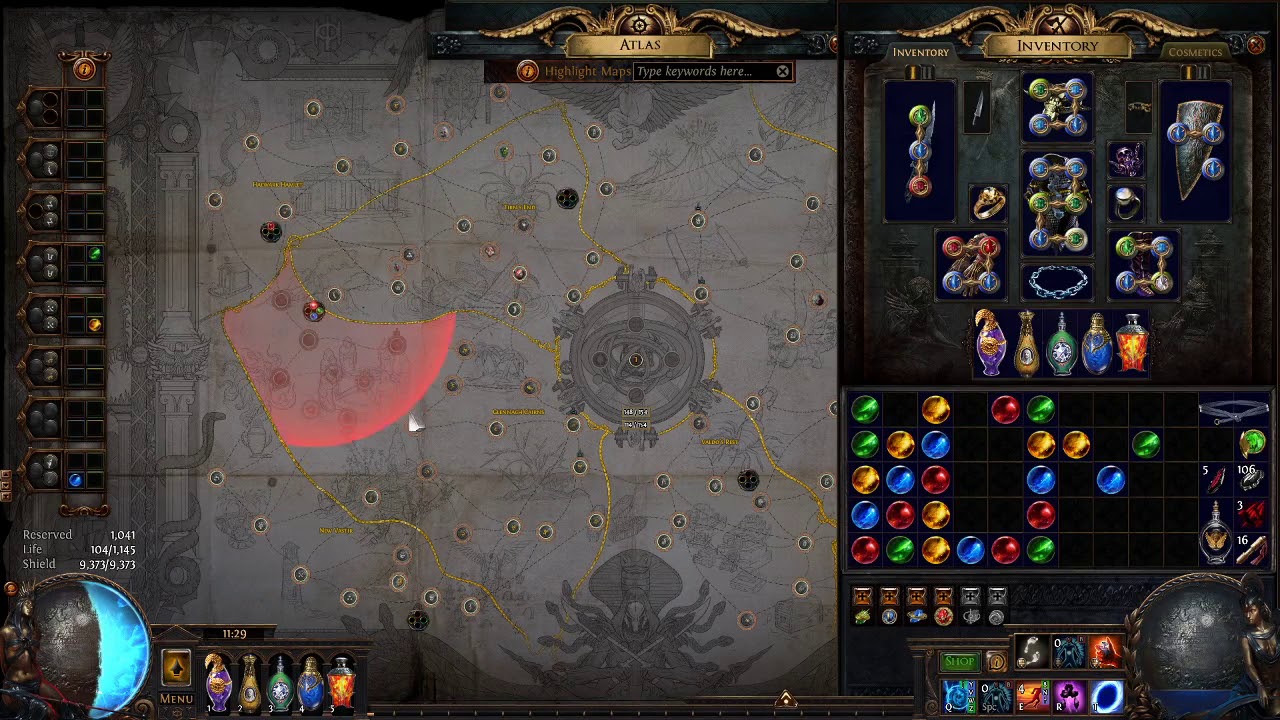This screenshot has width=1280, height=720.
Task: Close the Atlas panel
Action: 833,44
